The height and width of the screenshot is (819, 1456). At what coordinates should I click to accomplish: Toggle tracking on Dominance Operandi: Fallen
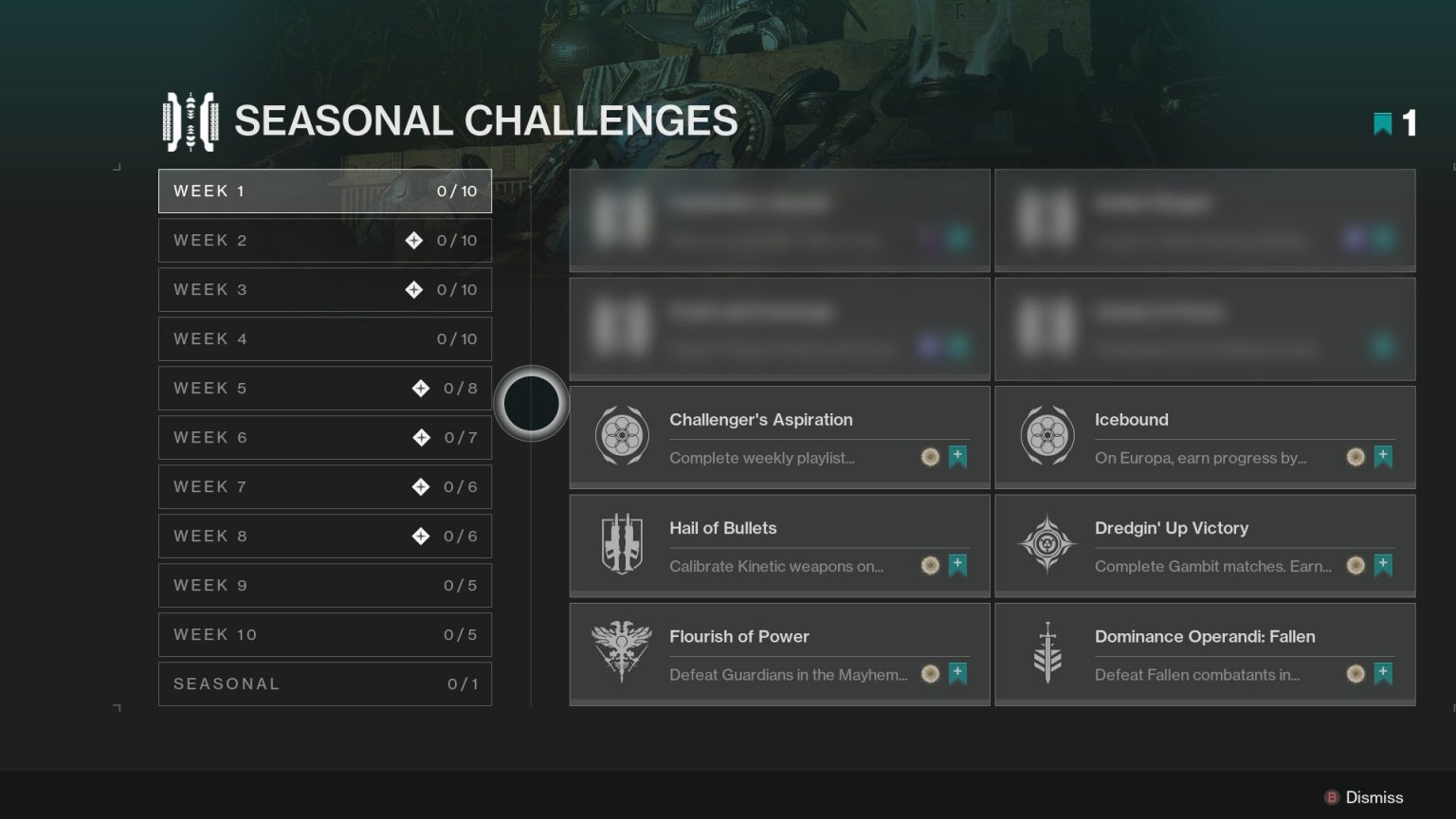tap(1384, 674)
